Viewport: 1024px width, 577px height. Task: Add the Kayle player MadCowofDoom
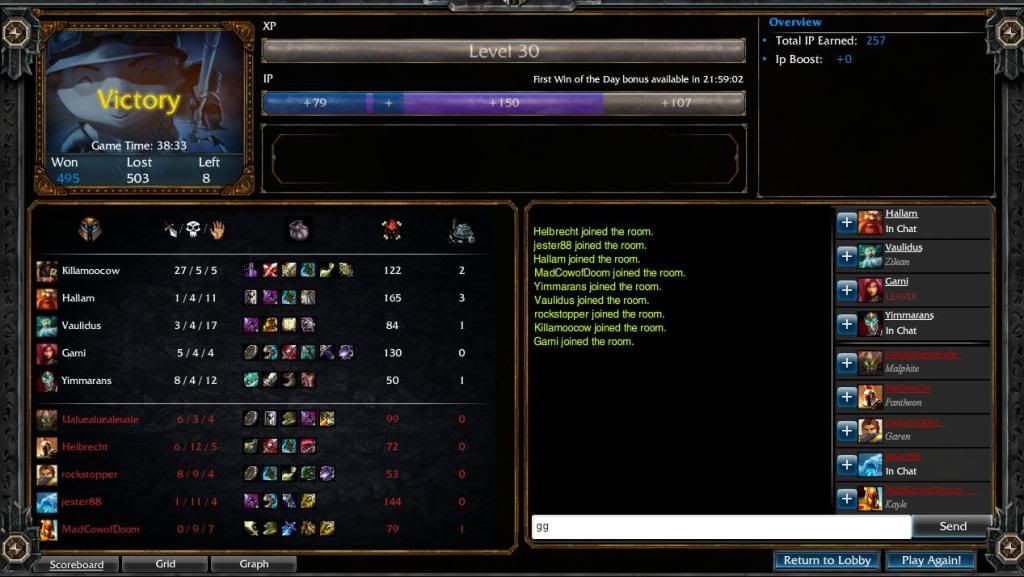[x=846, y=498]
